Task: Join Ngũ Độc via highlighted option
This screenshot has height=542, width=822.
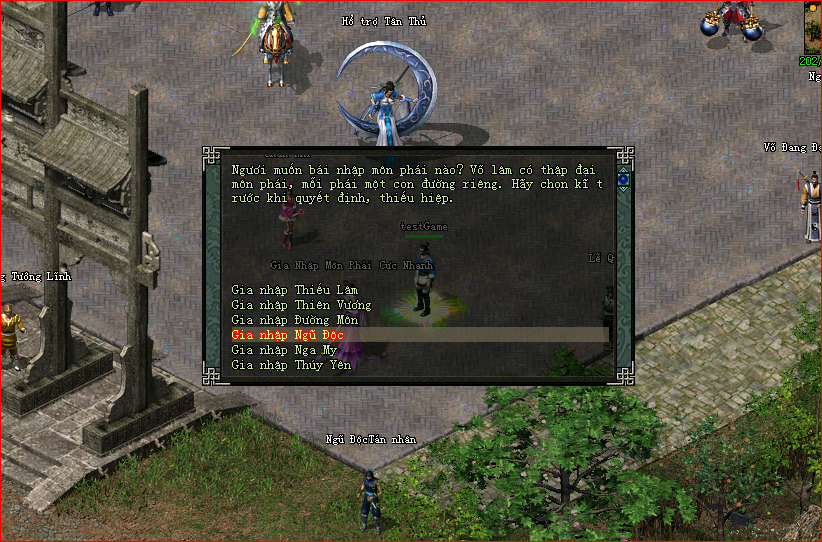Action: [x=287, y=335]
